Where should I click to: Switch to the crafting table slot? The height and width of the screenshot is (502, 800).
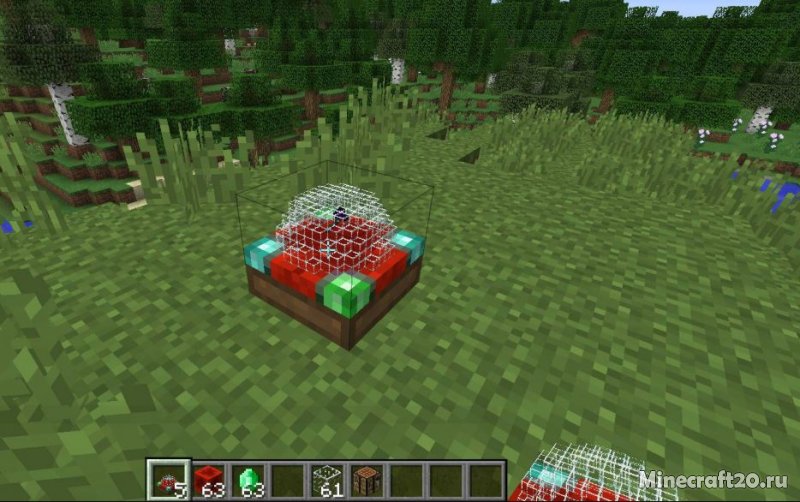point(366,480)
